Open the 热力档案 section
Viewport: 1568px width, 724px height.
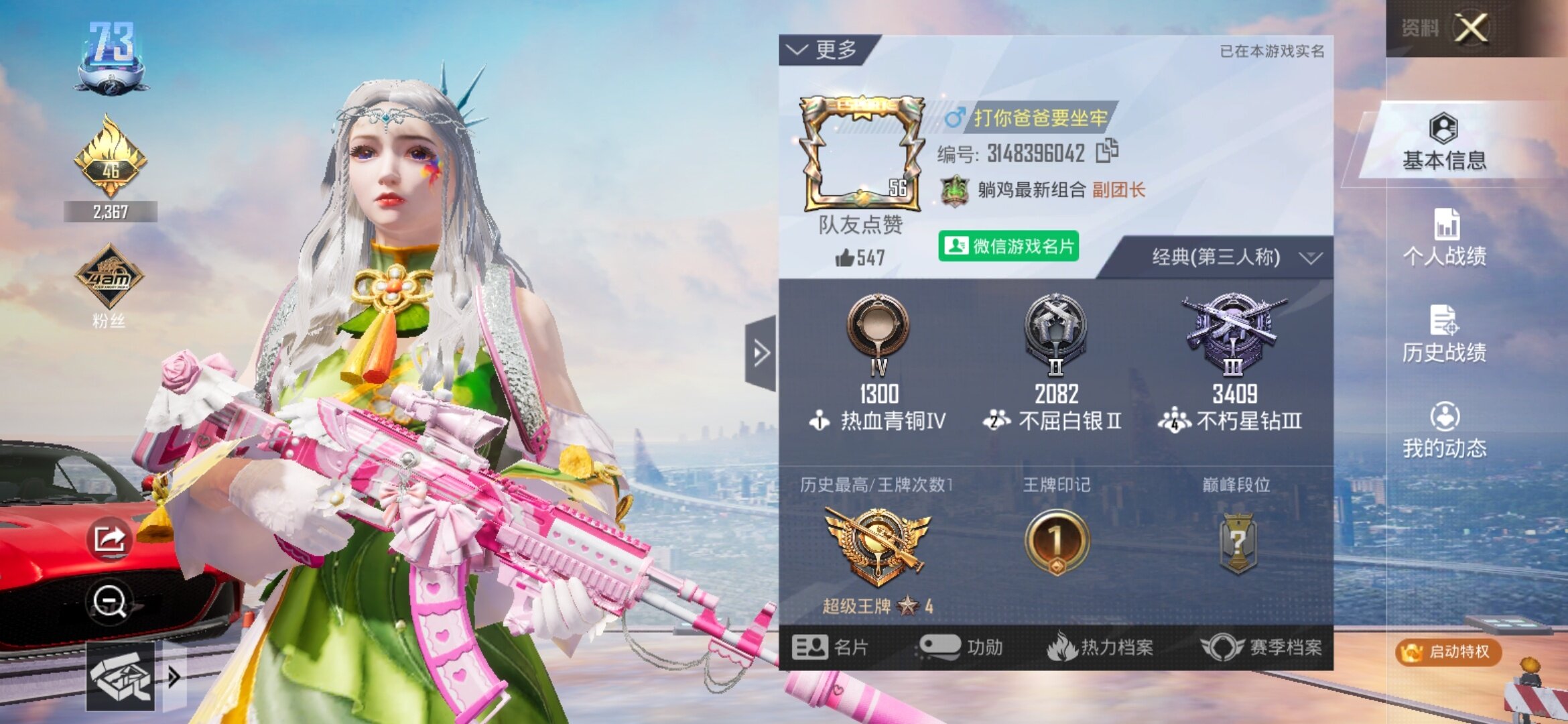point(1100,648)
